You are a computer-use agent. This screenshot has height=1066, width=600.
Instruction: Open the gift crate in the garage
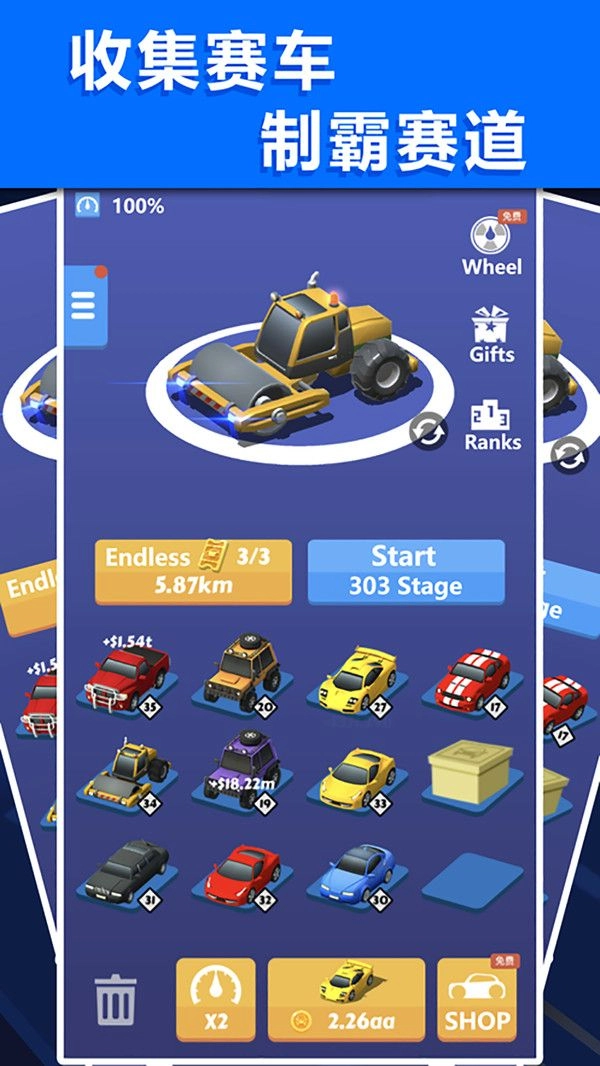pyautogui.click(x=470, y=771)
